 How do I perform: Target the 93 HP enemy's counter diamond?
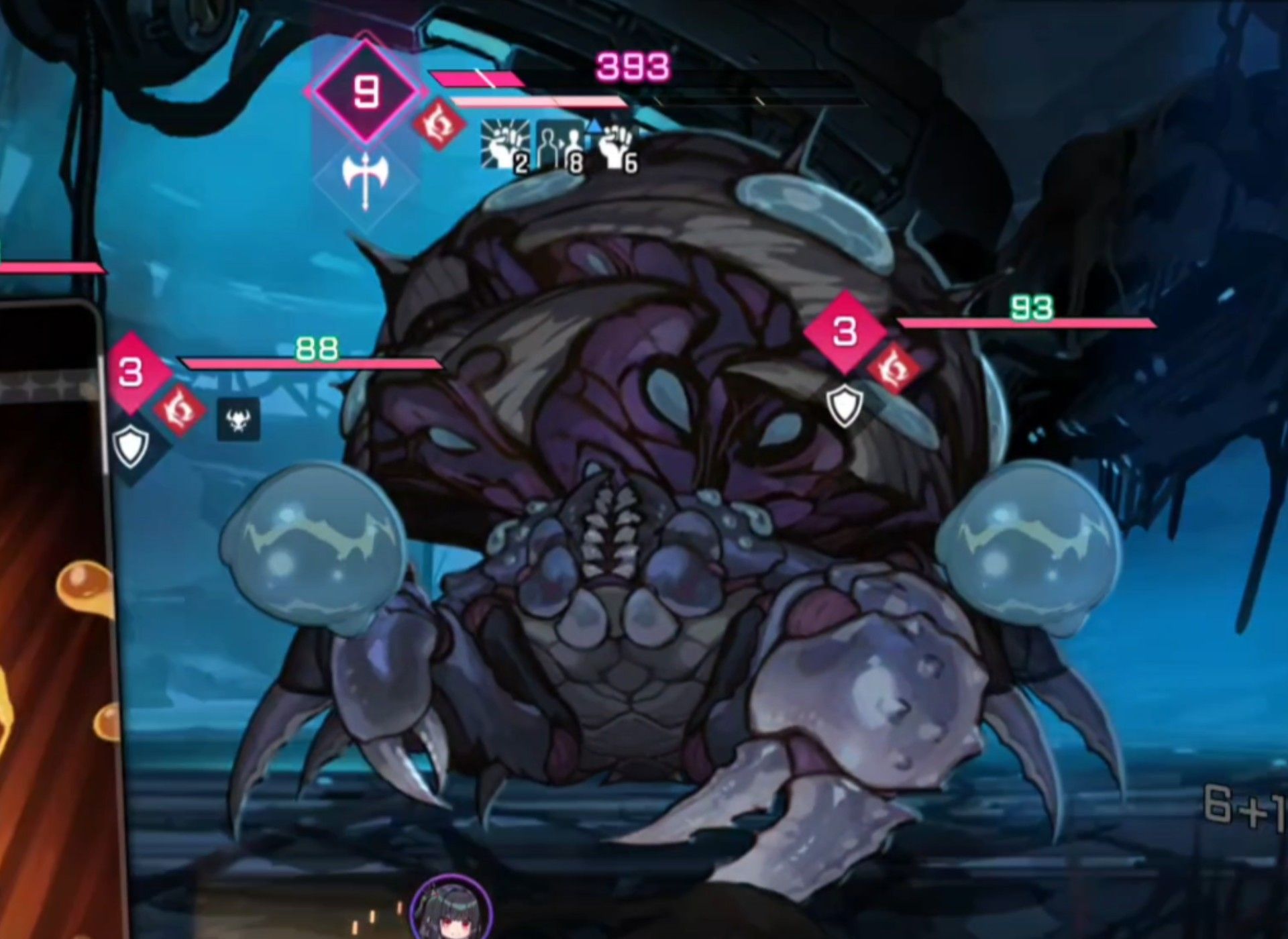845,332
